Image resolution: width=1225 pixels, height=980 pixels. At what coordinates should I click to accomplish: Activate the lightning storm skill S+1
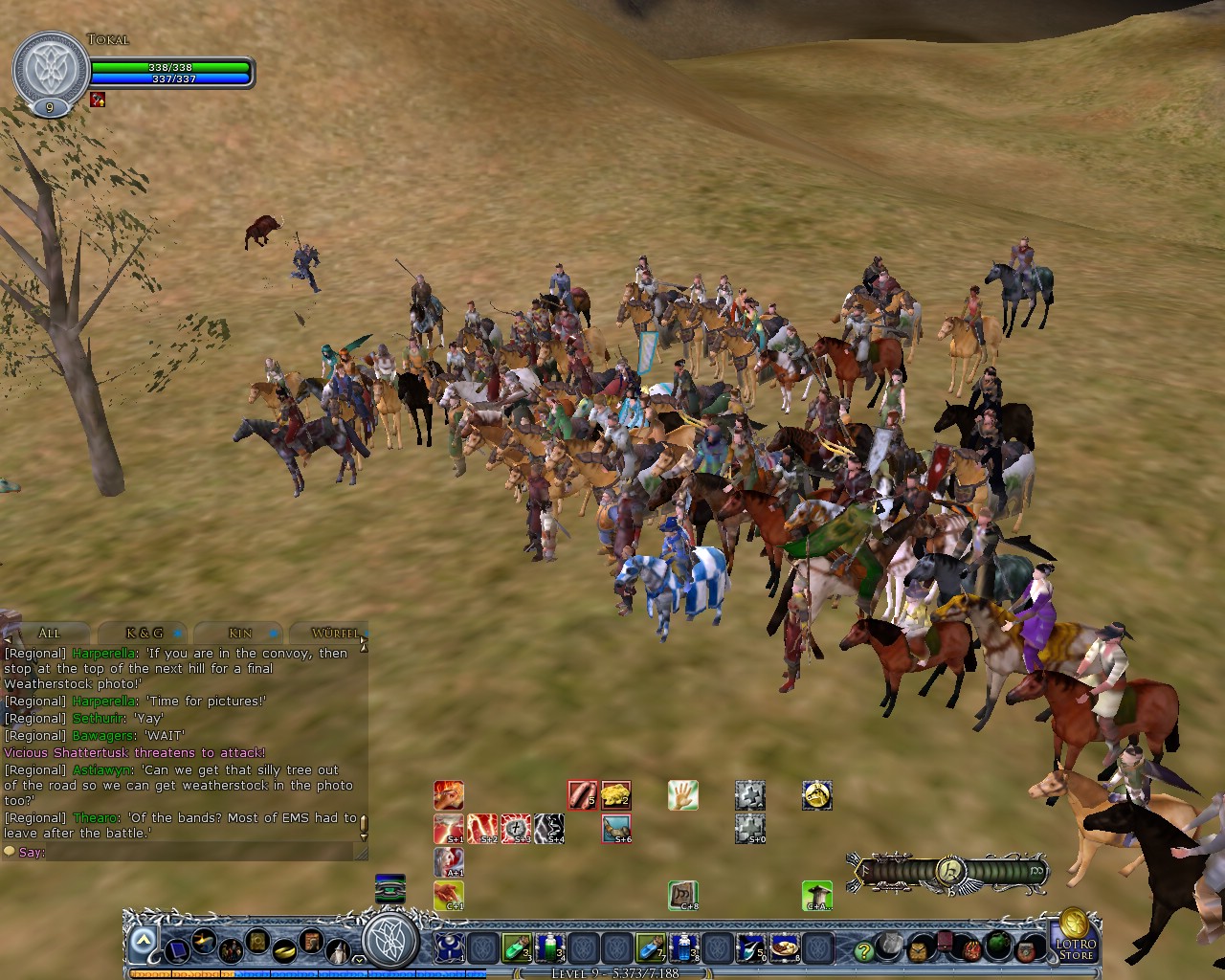tap(450, 827)
